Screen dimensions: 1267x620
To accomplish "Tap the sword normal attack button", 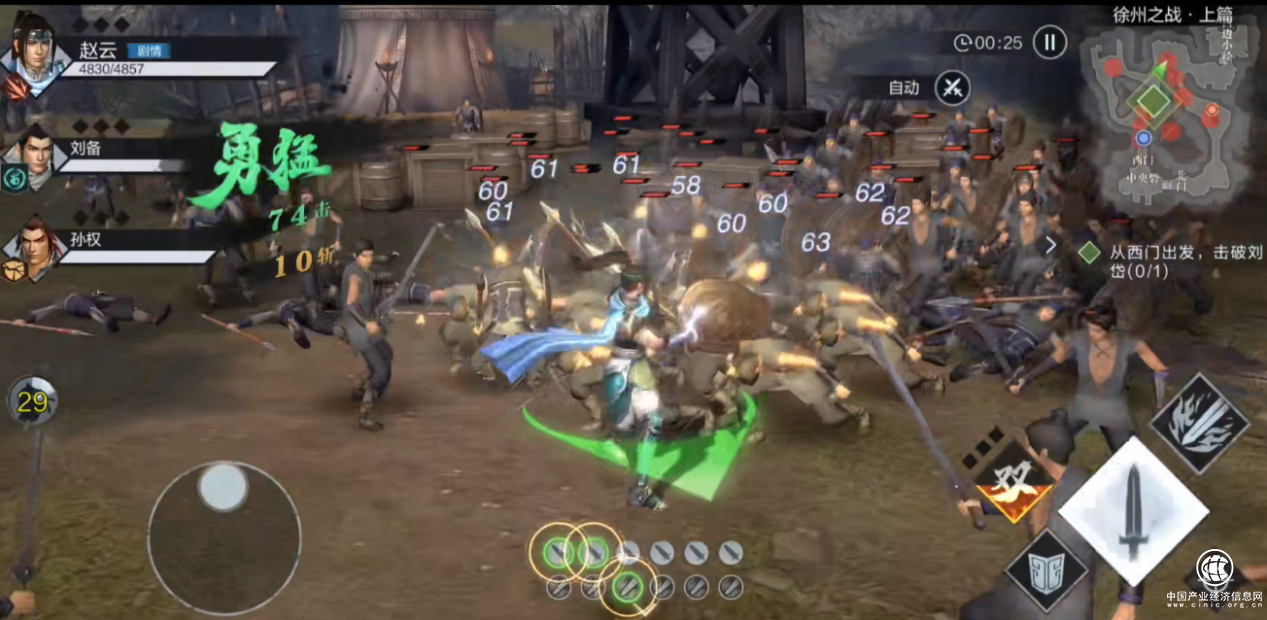I will click(x=1132, y=510).
